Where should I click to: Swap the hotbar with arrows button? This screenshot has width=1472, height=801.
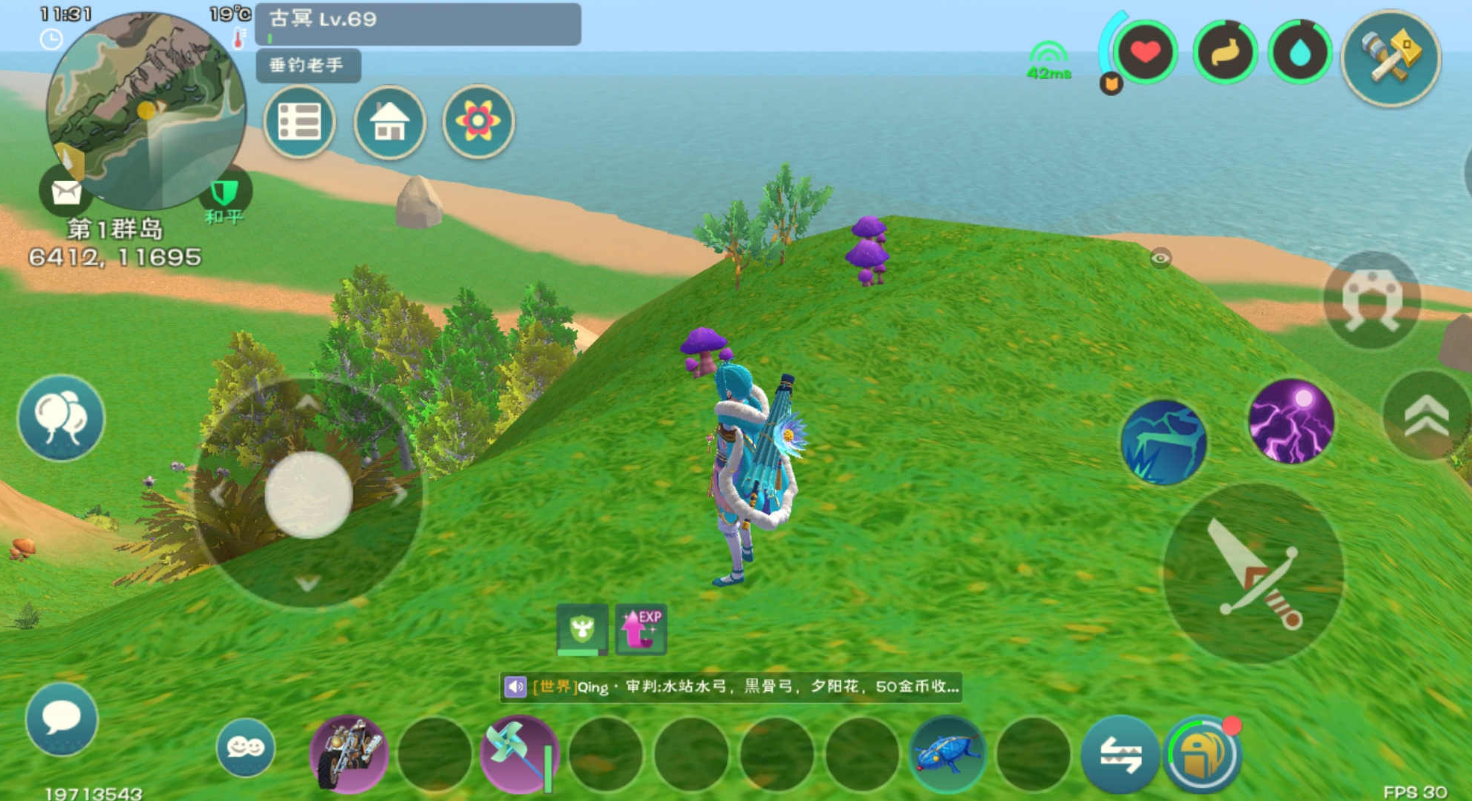pyautogui.click(x=1120, y=754)
